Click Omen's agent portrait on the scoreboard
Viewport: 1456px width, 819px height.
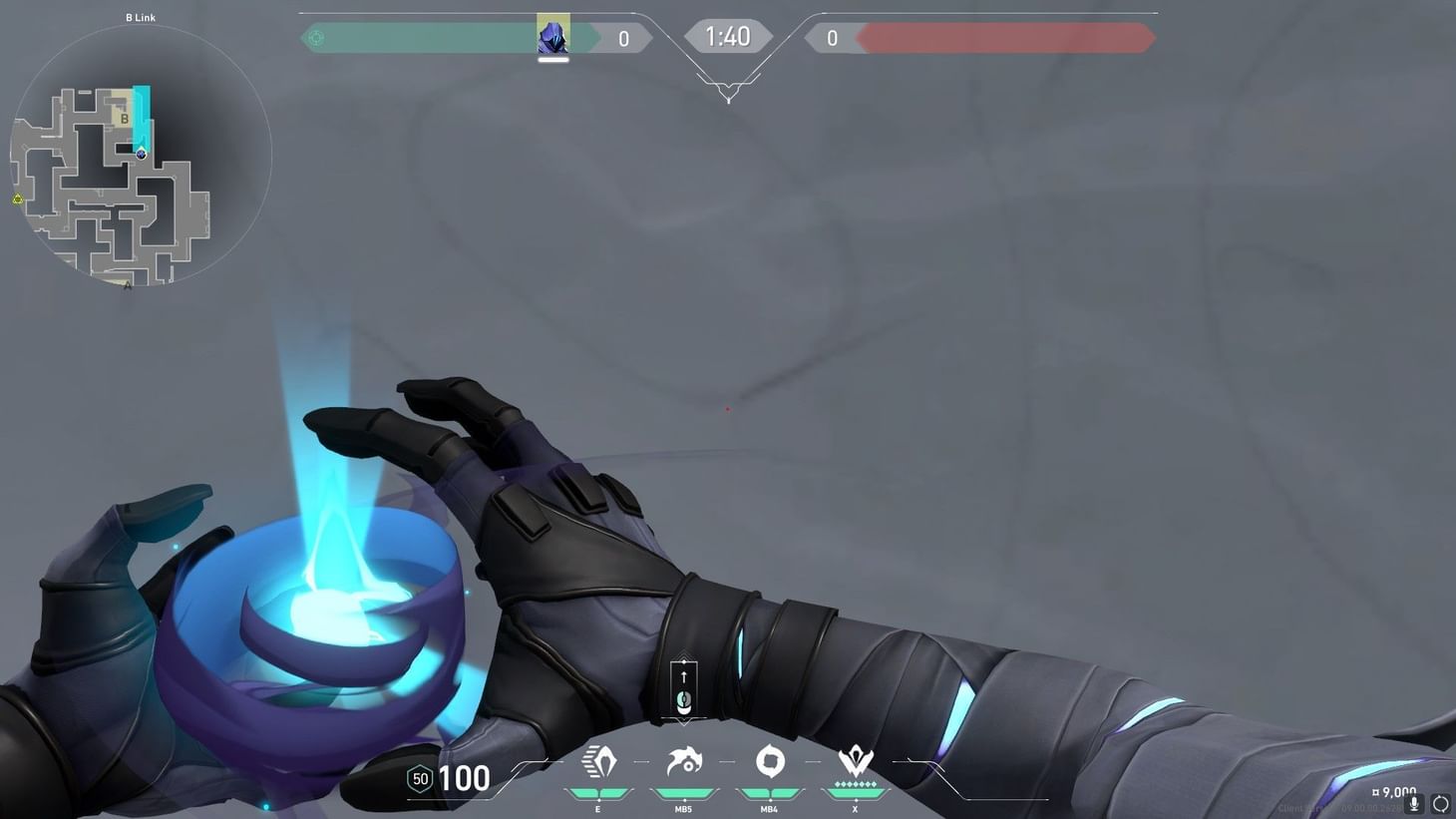pyautogui.click(x=551, y=34)
